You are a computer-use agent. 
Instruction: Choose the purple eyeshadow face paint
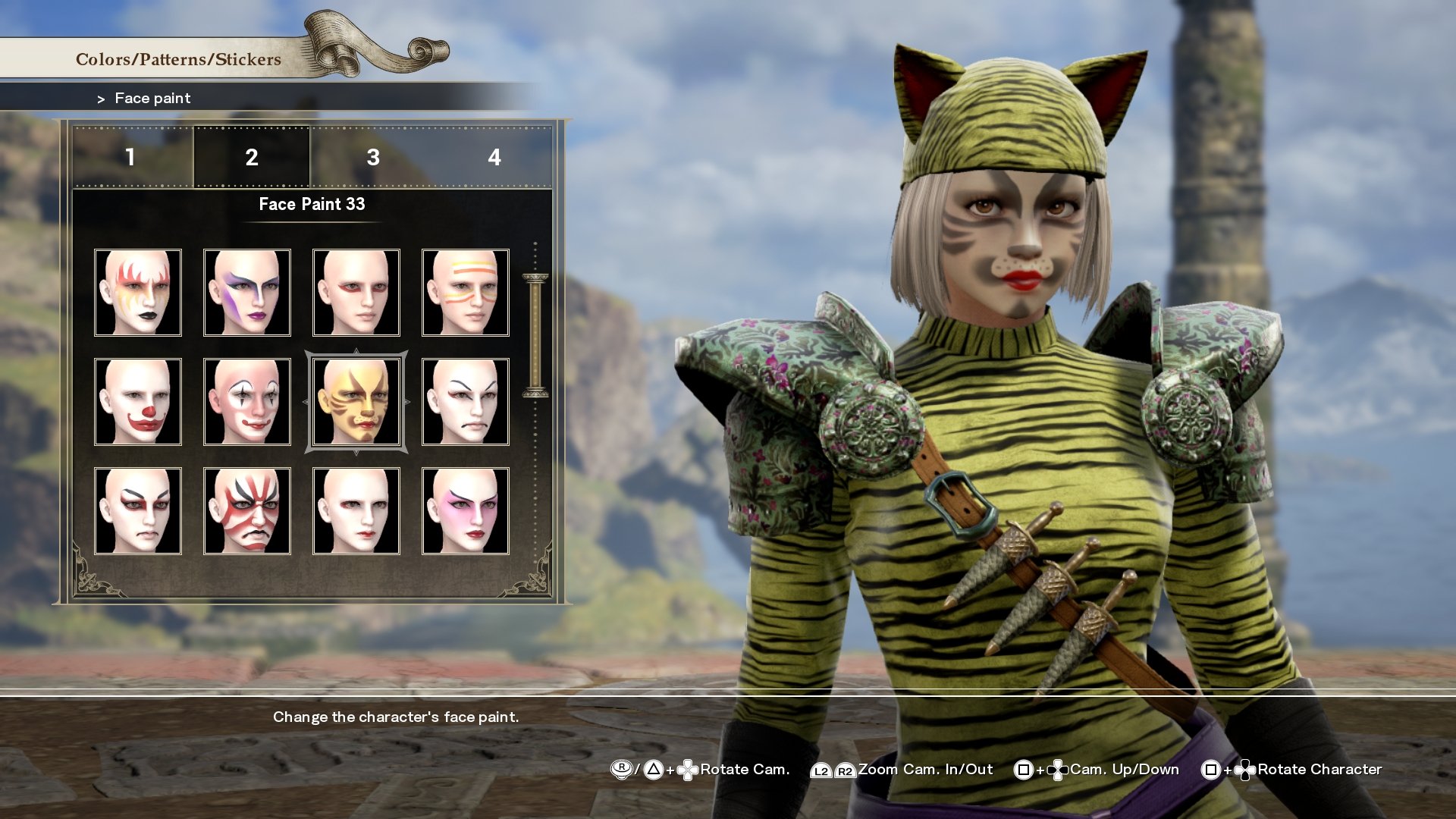[x=247, y=292]
